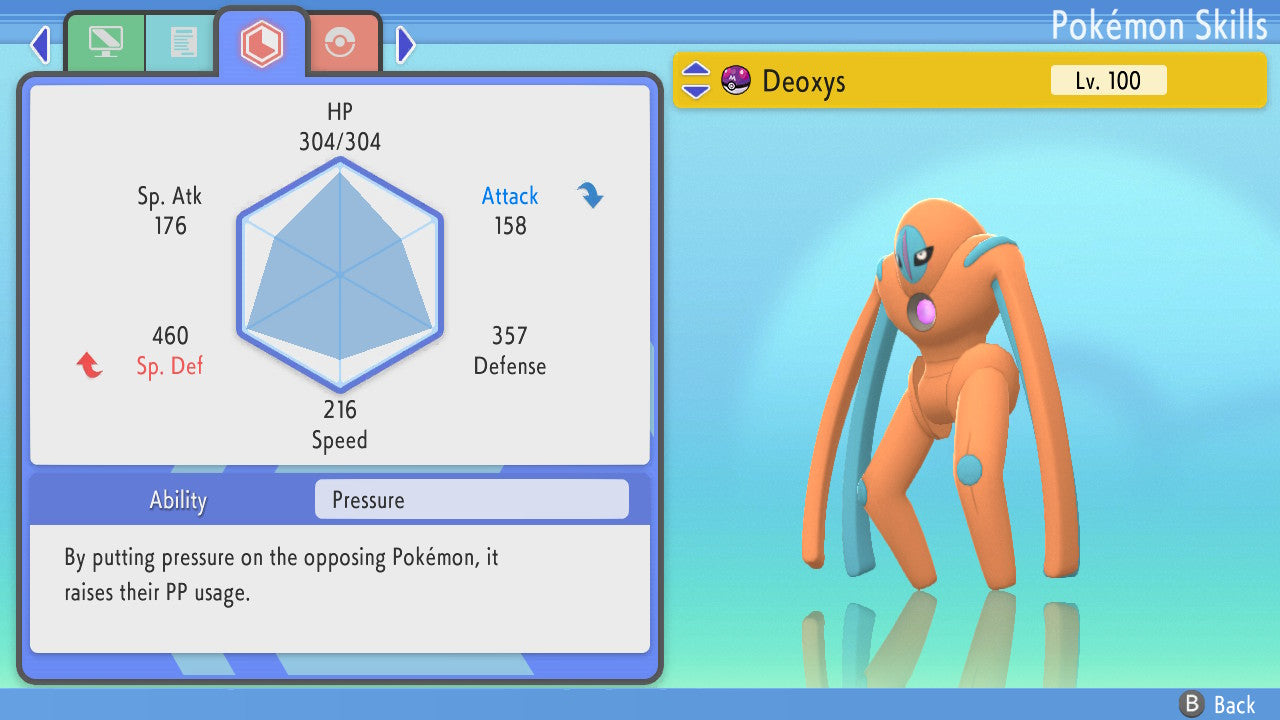Viewport: 1280px width, 720px height.
Task: Switch to the Poké Ball moves tab
Action: click(x=341, y=43)
